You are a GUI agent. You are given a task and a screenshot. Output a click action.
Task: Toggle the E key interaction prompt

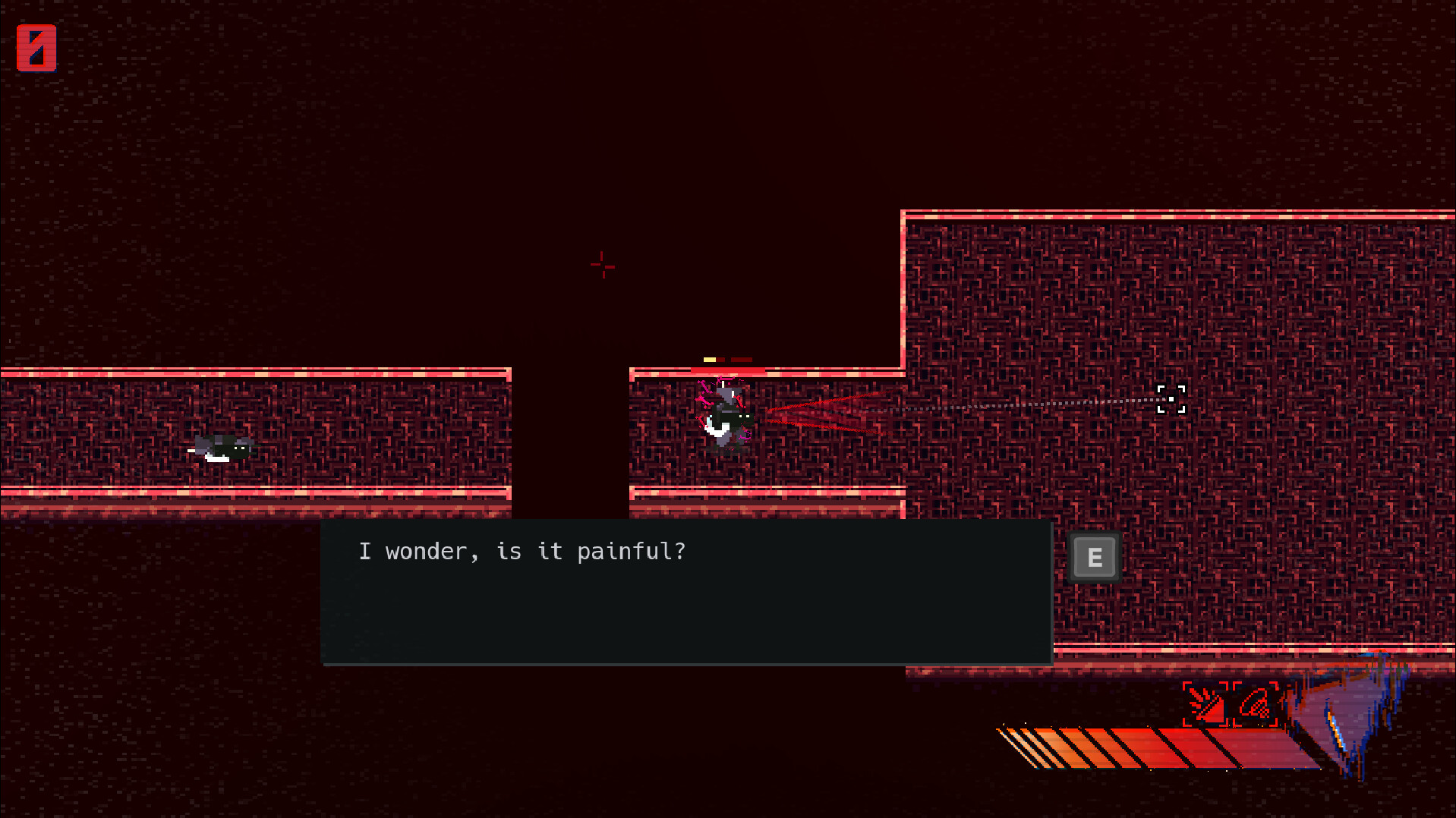tap(1094, 555)
